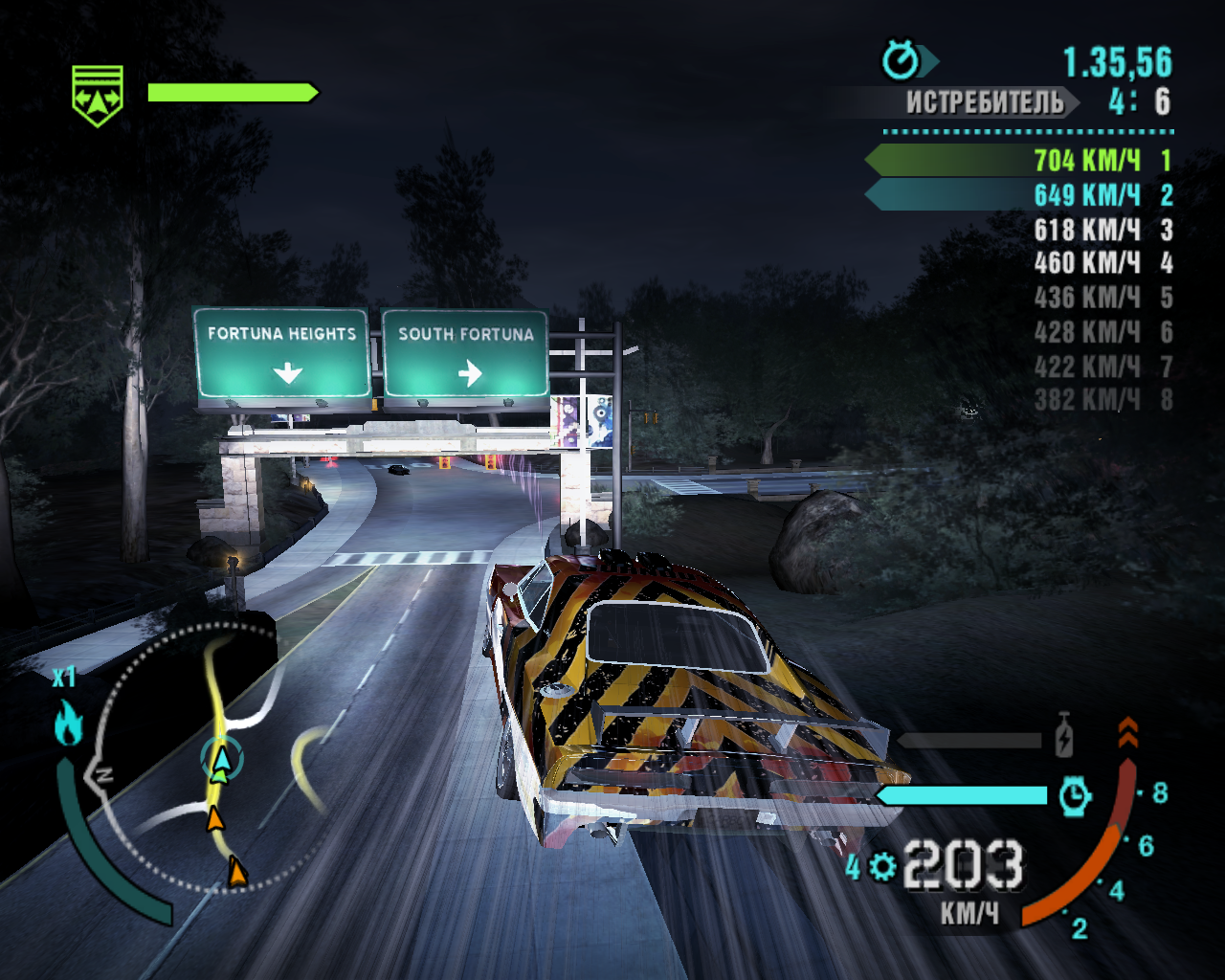
Task: Choose the 649 КМ/Ч second place row
Action: click(x=1020, y=195)
